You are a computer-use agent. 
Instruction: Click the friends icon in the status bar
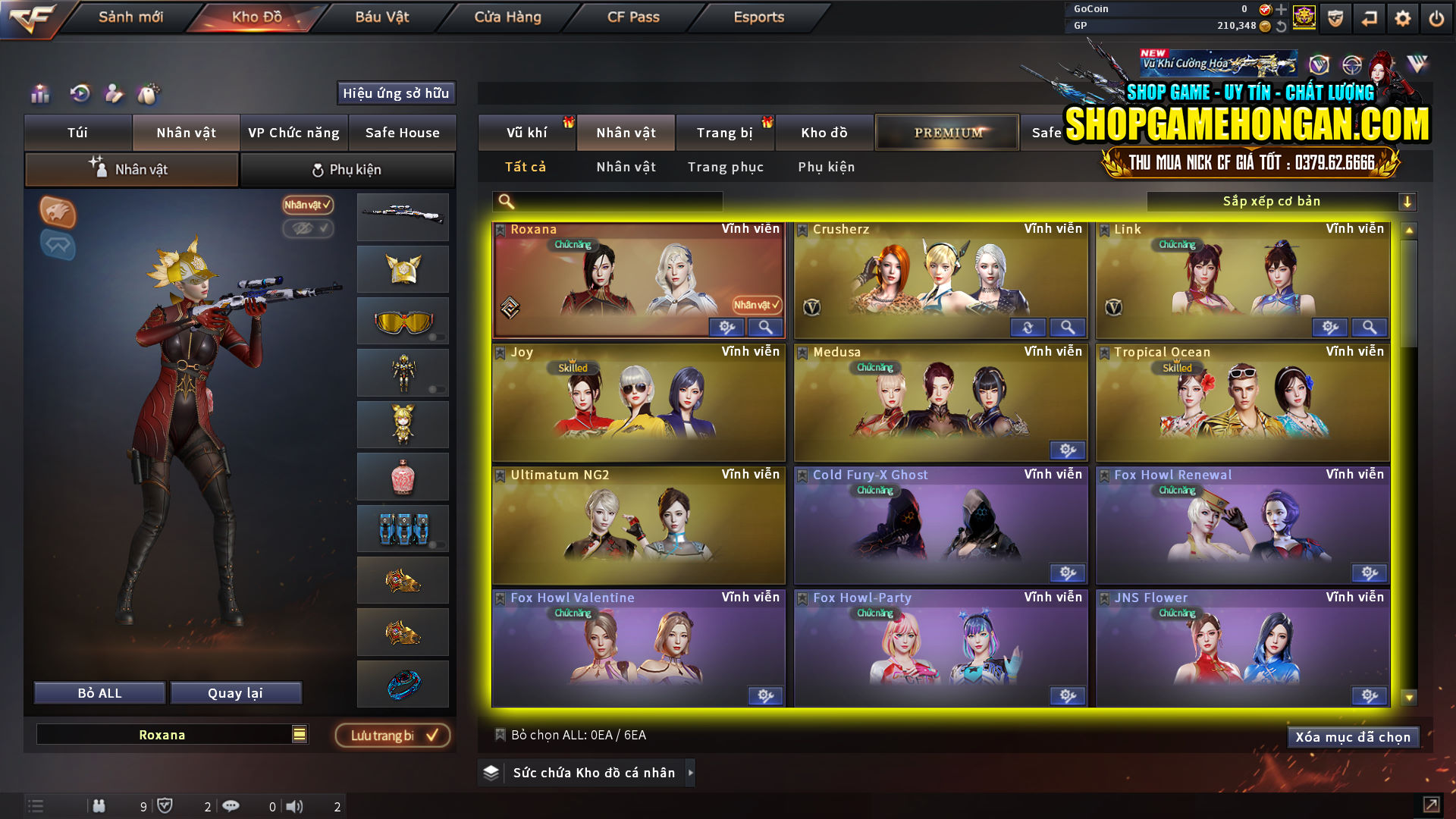pos(99,806)
